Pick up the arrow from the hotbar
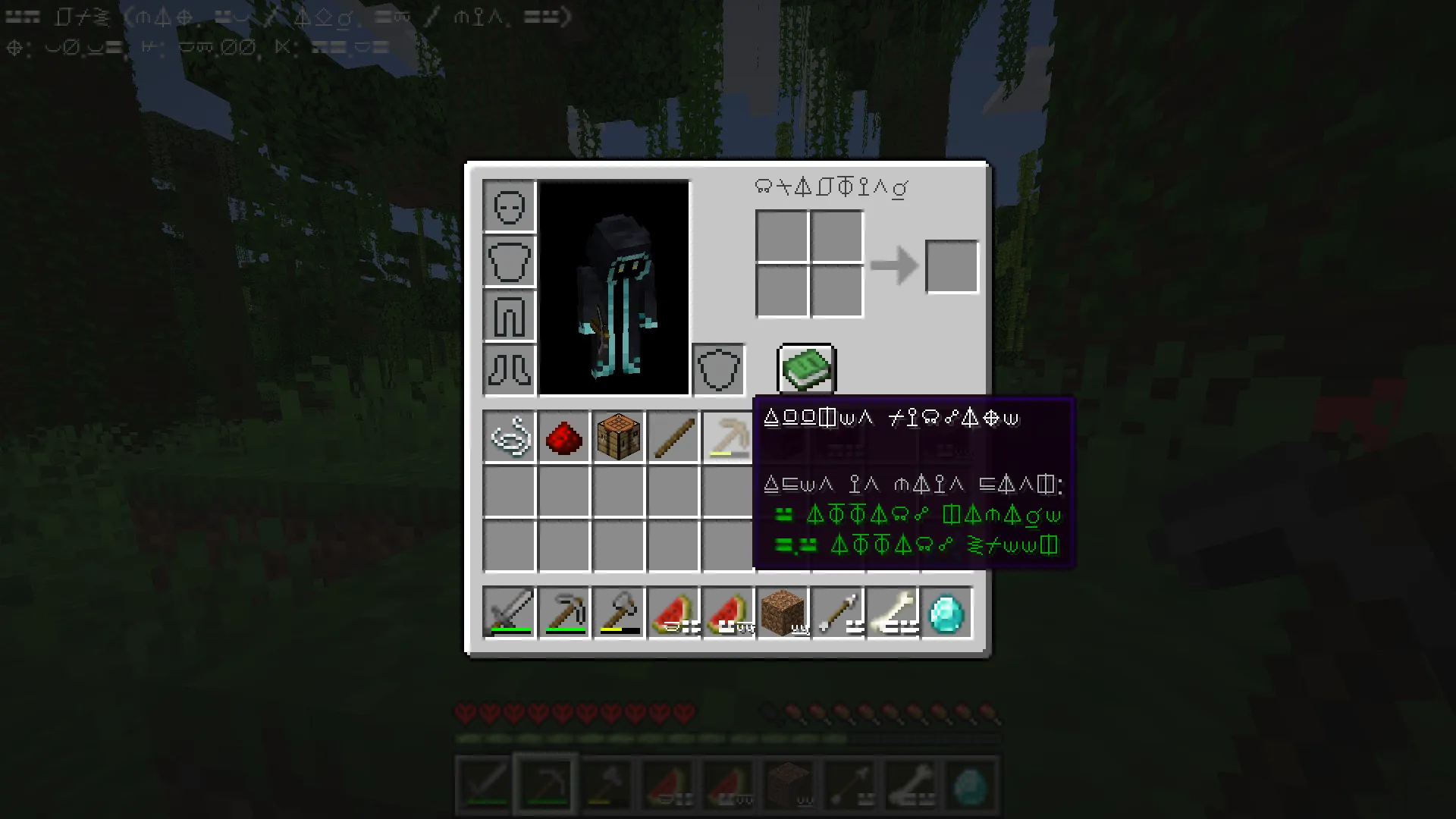Viewport: 1456px width, 819px height. tap(837, 611)
